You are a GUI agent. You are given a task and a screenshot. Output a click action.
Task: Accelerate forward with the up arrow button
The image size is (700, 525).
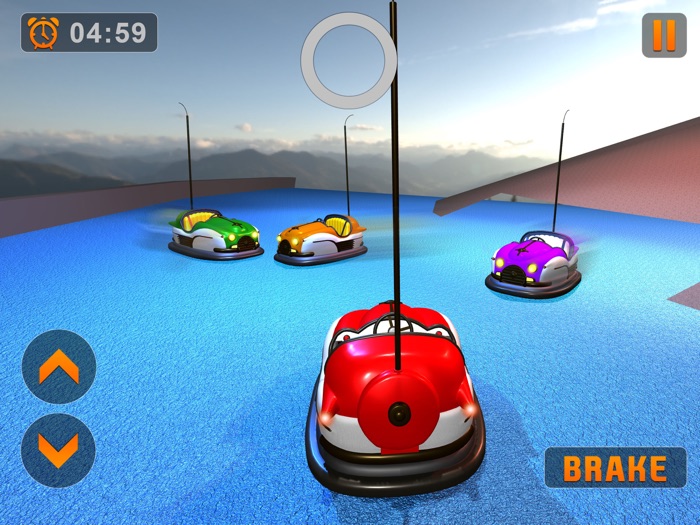click(58, 367)
